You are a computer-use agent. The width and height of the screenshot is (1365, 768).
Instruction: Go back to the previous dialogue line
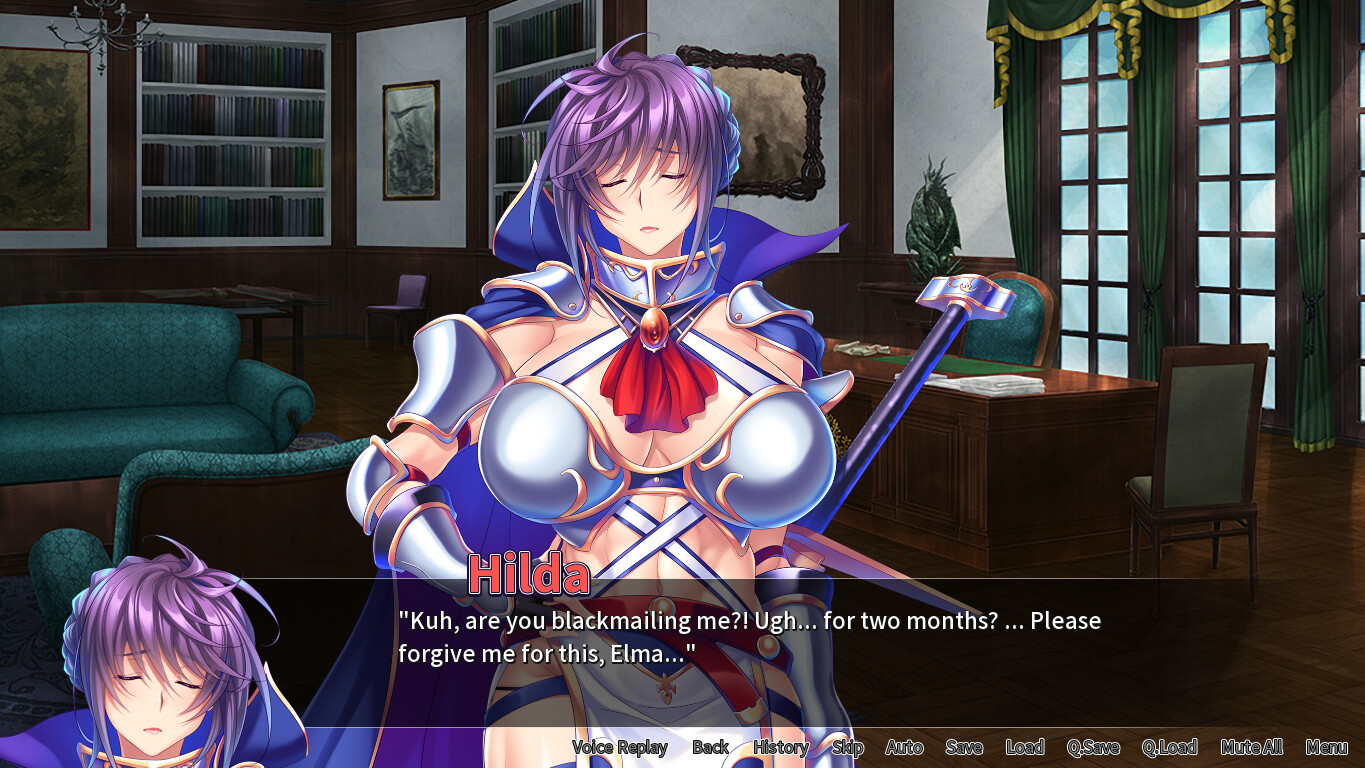coord(710,747)
